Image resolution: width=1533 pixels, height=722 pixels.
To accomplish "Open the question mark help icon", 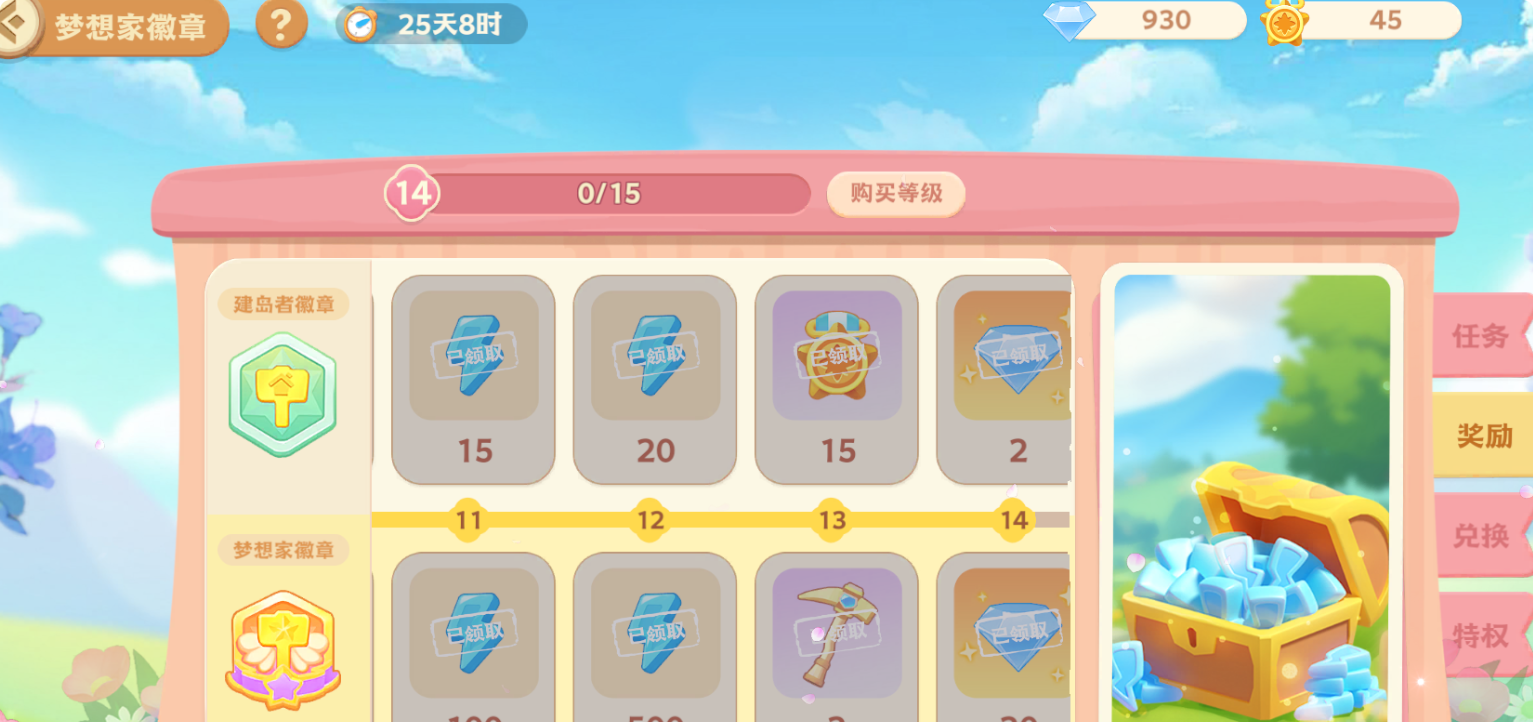I will pos(281,26).
